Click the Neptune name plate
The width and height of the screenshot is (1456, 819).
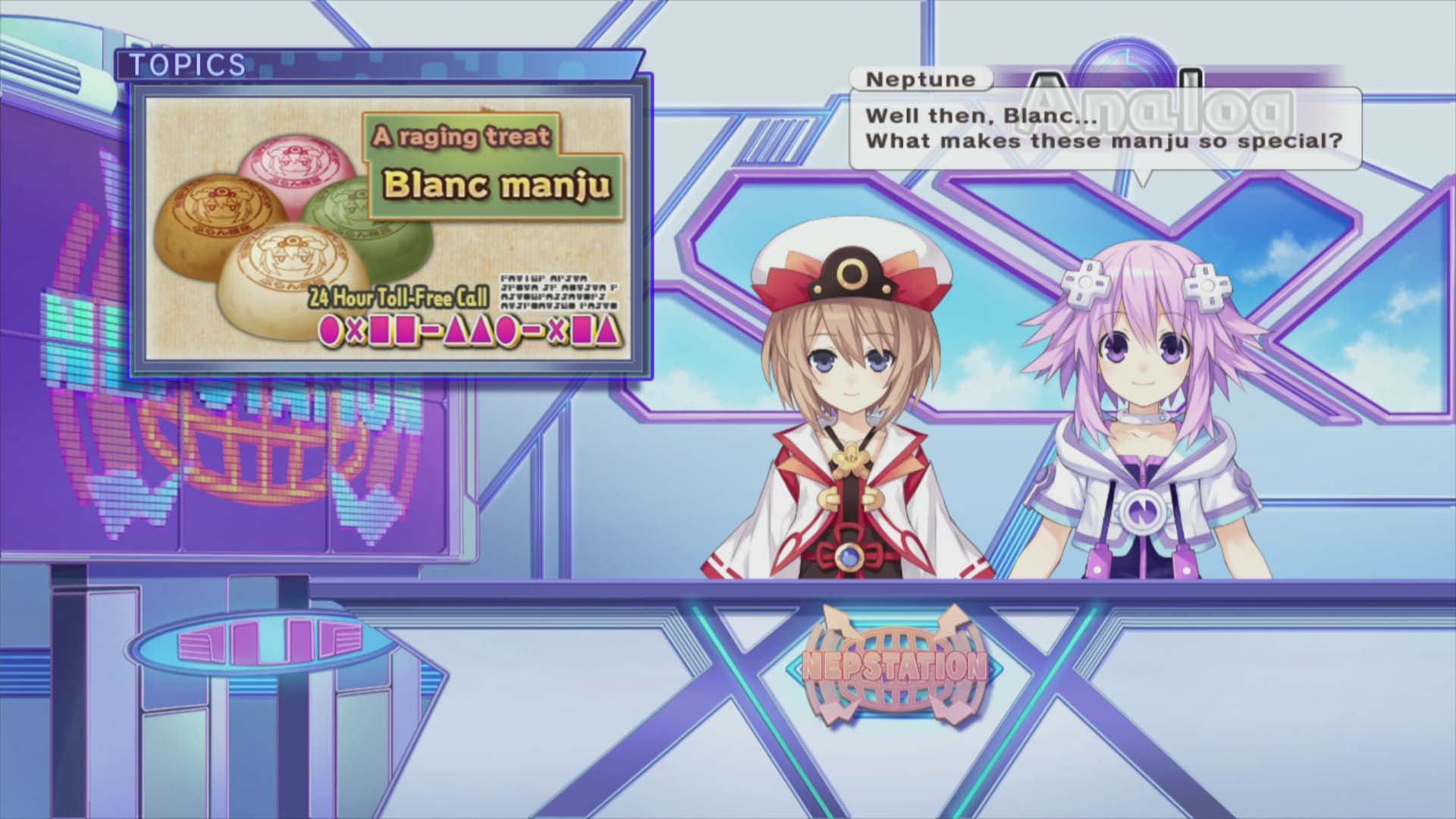pyautogui.click(x=919, y=80)
